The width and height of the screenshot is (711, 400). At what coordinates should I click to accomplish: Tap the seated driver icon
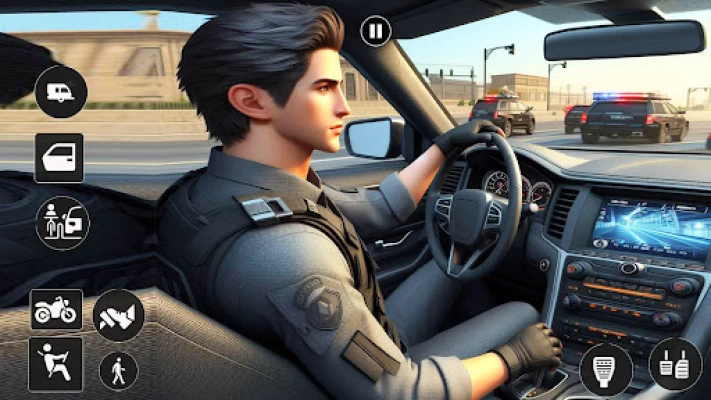(x=55, y=364)
